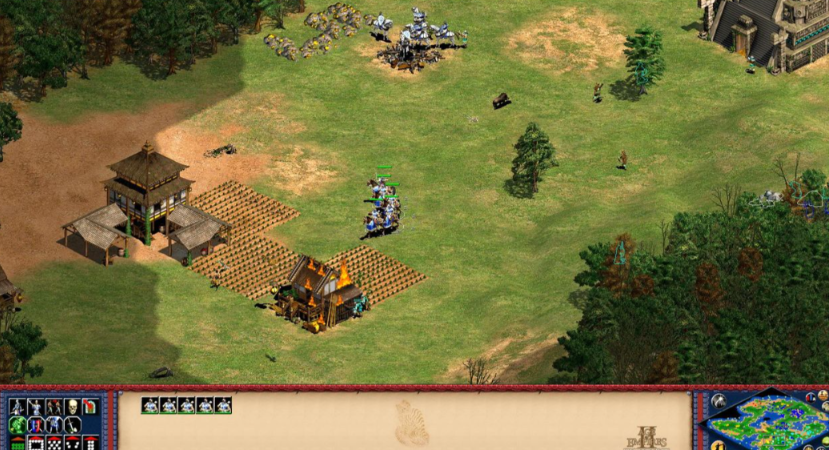Choose the red arrow garrison command
The image size is (829, 450).
tap(89, 407)
